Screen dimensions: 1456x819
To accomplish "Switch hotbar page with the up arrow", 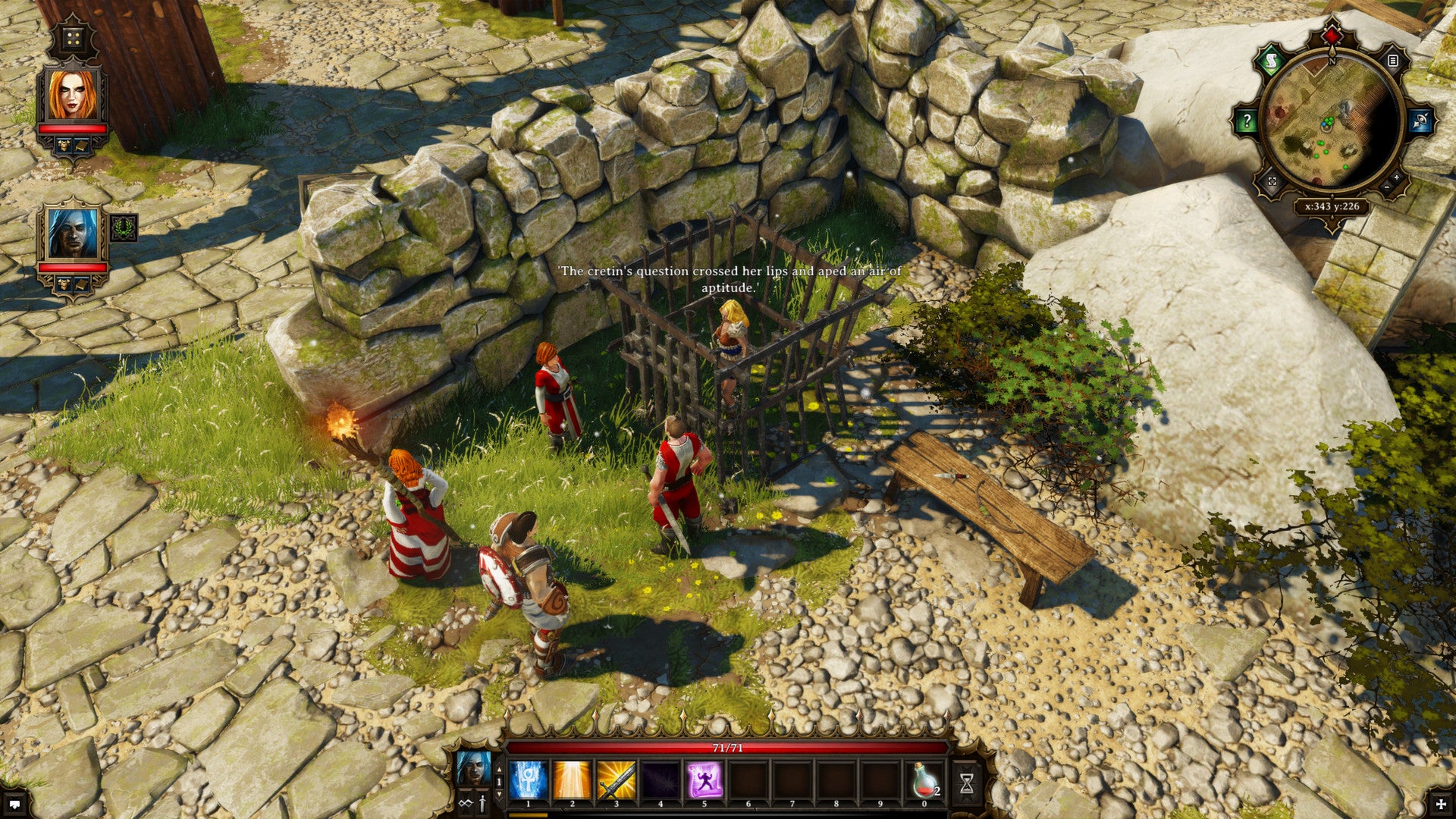I will pos(498,769).
